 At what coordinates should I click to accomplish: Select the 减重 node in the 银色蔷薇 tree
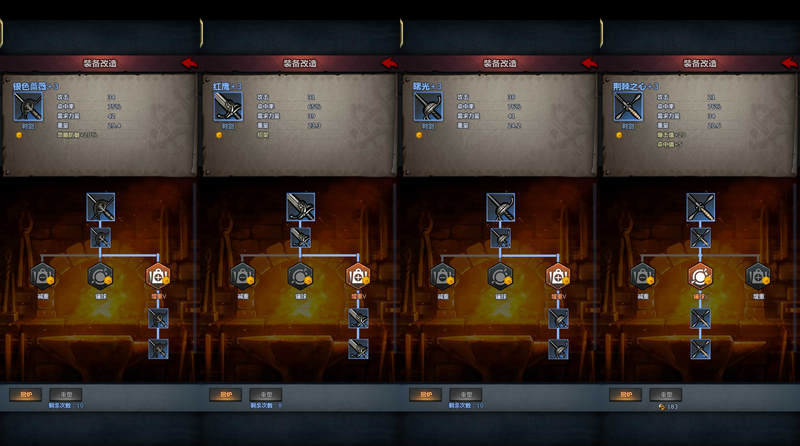point(44,275)
